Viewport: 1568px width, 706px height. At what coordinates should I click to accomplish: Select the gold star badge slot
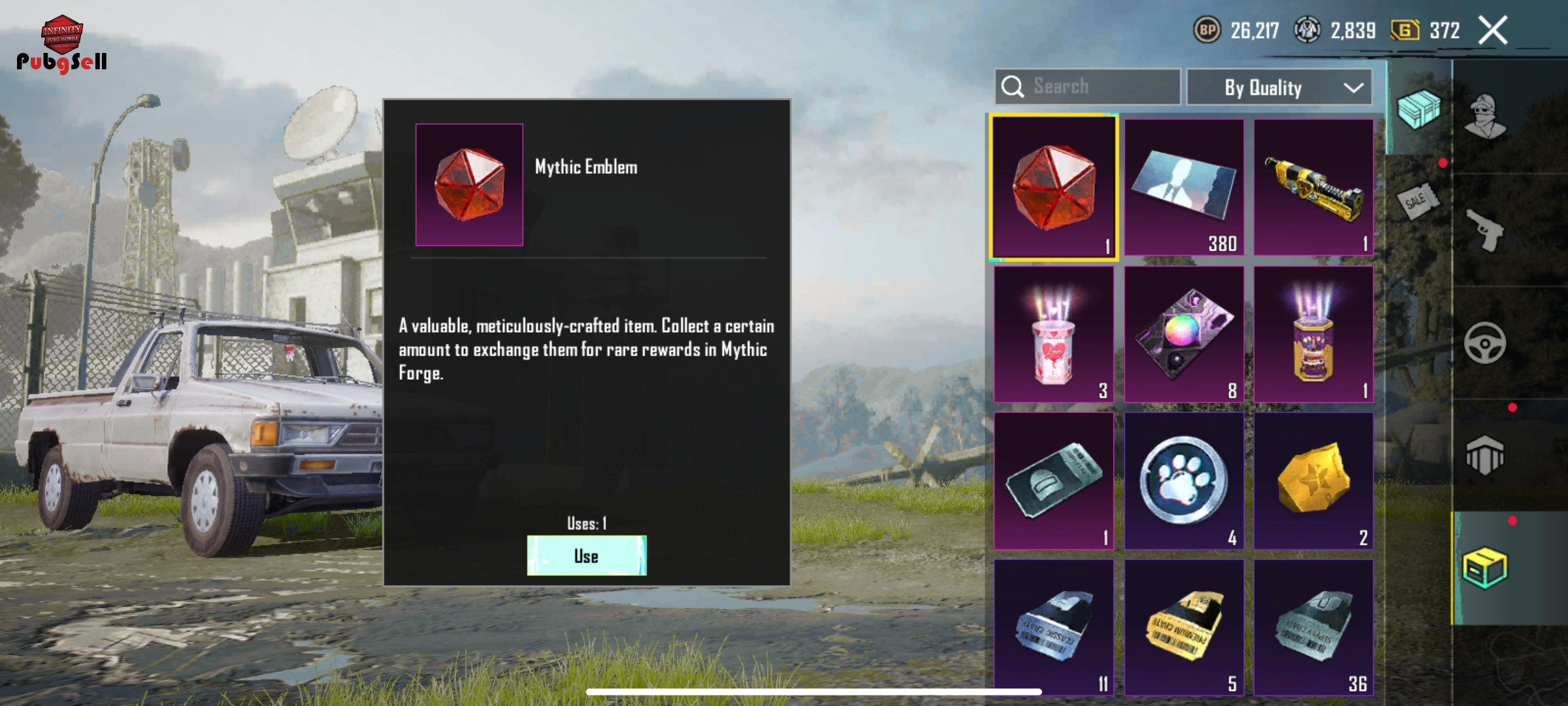pyautogui.click(x=1313, y=481)
